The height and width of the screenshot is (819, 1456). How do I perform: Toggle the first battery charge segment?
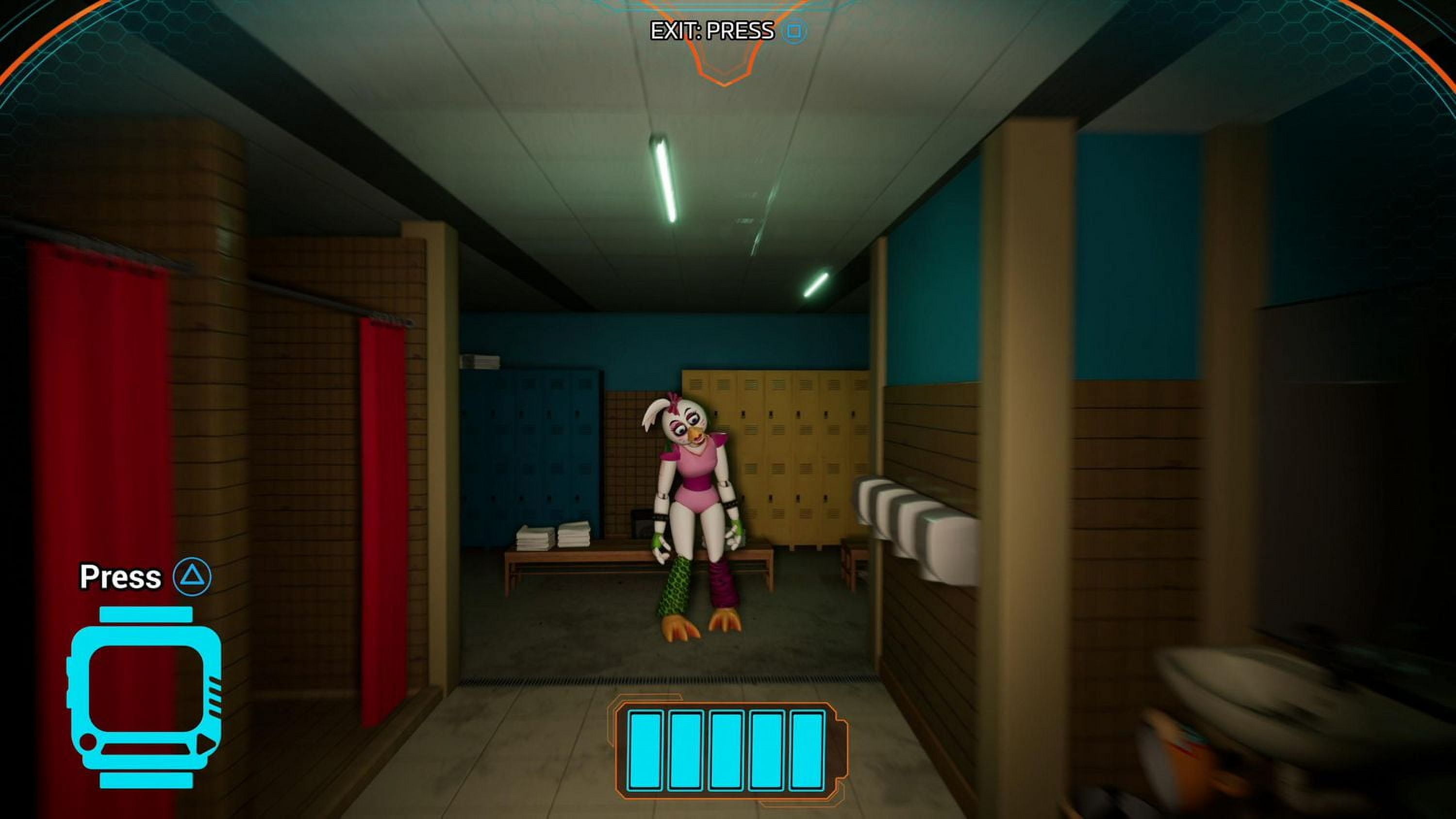pyautogui.click(x=646, y=752)
